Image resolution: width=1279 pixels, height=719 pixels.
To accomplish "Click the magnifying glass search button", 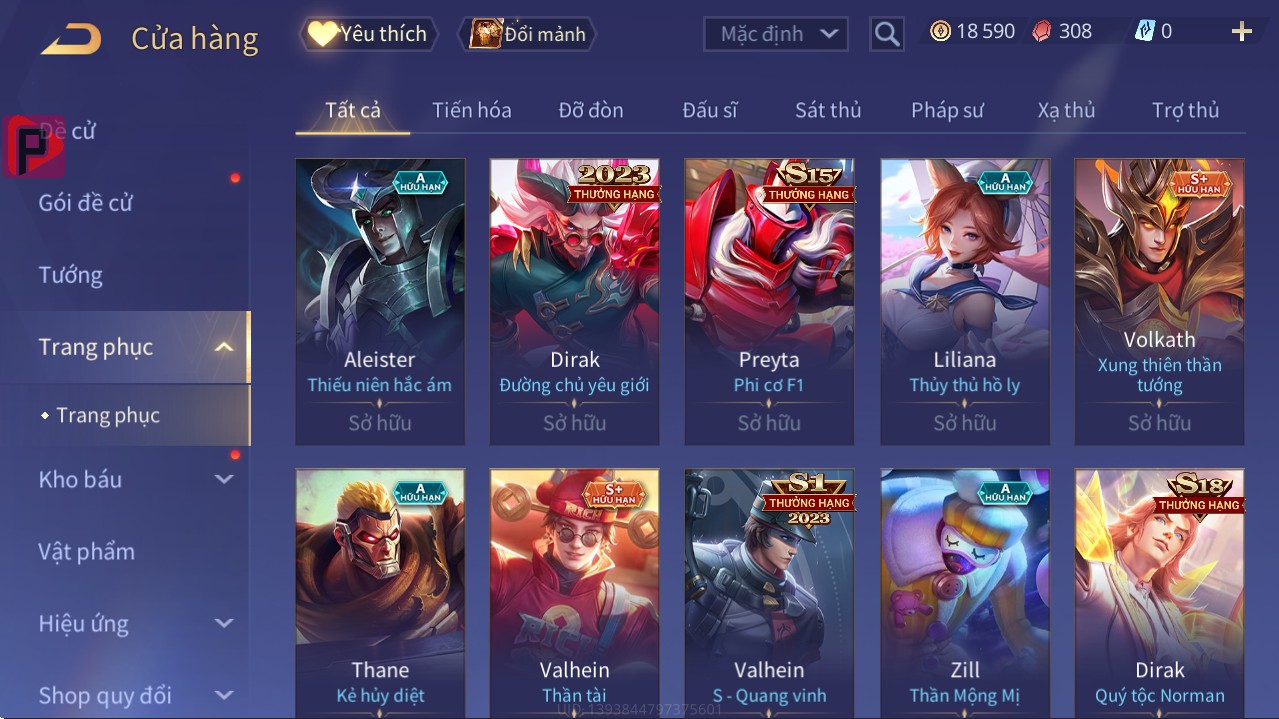I will coord(886,34).
